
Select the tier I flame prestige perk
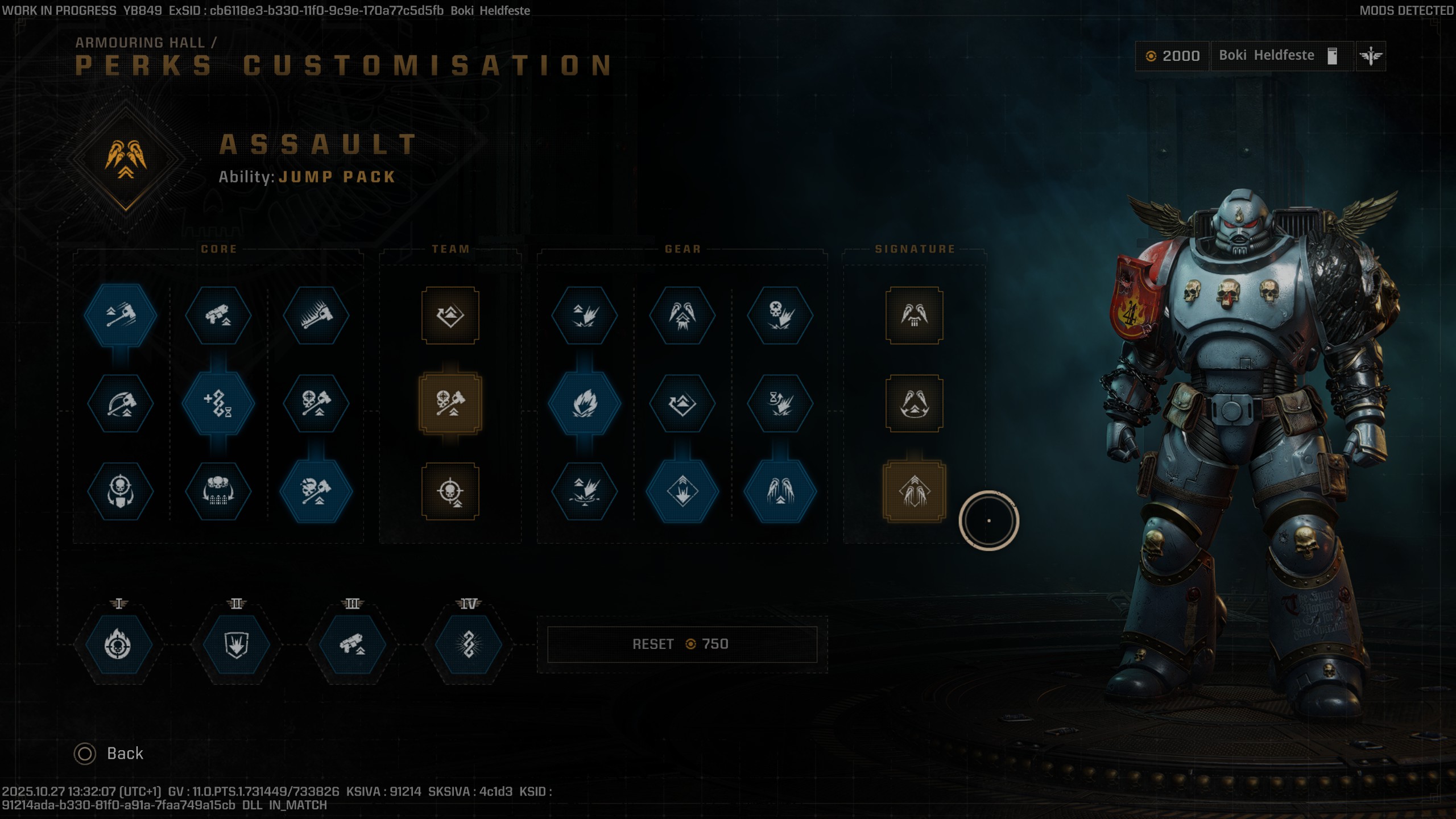119,644
